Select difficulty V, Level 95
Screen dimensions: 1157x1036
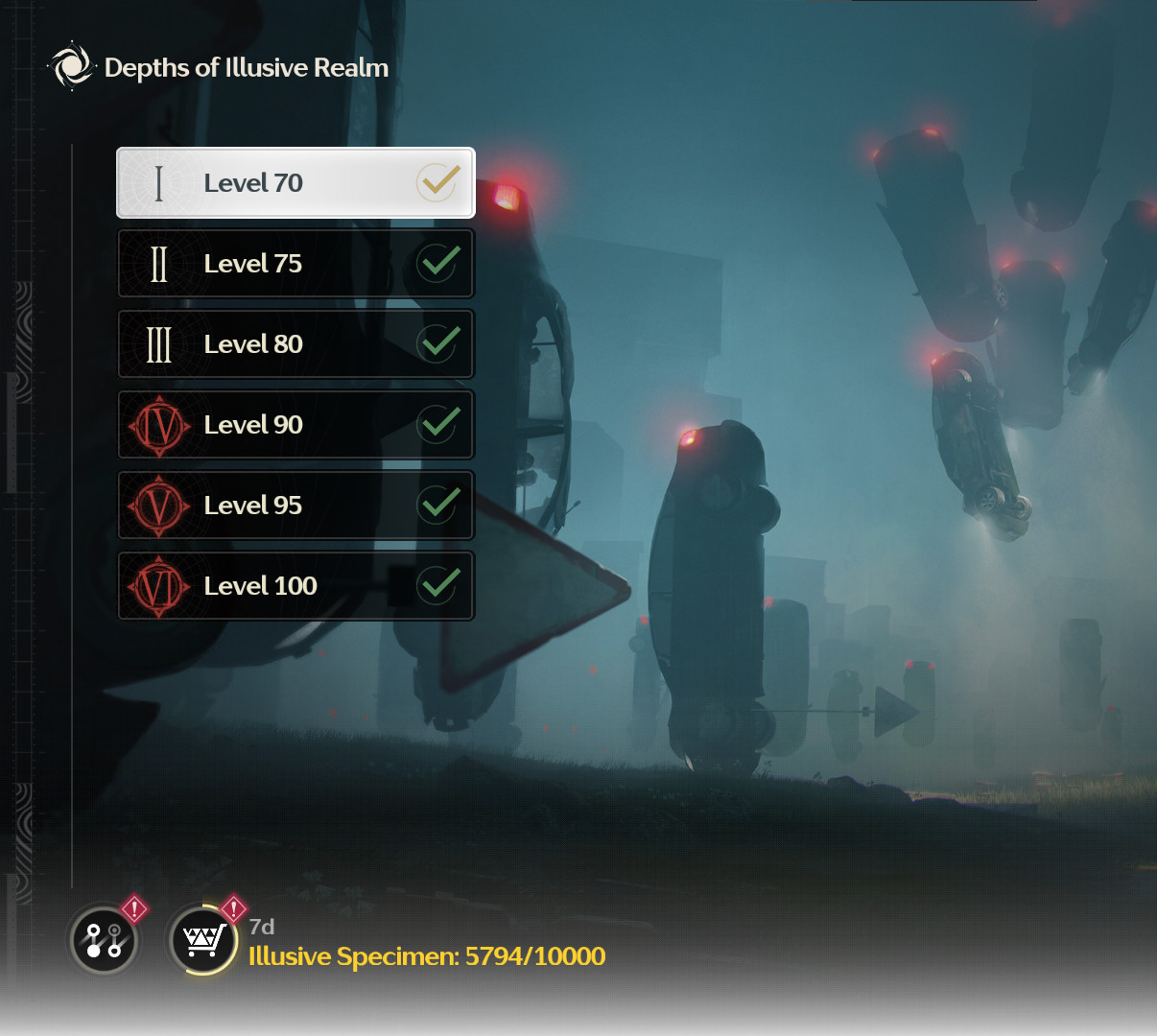pyautogui.click(x=295, y=505)
